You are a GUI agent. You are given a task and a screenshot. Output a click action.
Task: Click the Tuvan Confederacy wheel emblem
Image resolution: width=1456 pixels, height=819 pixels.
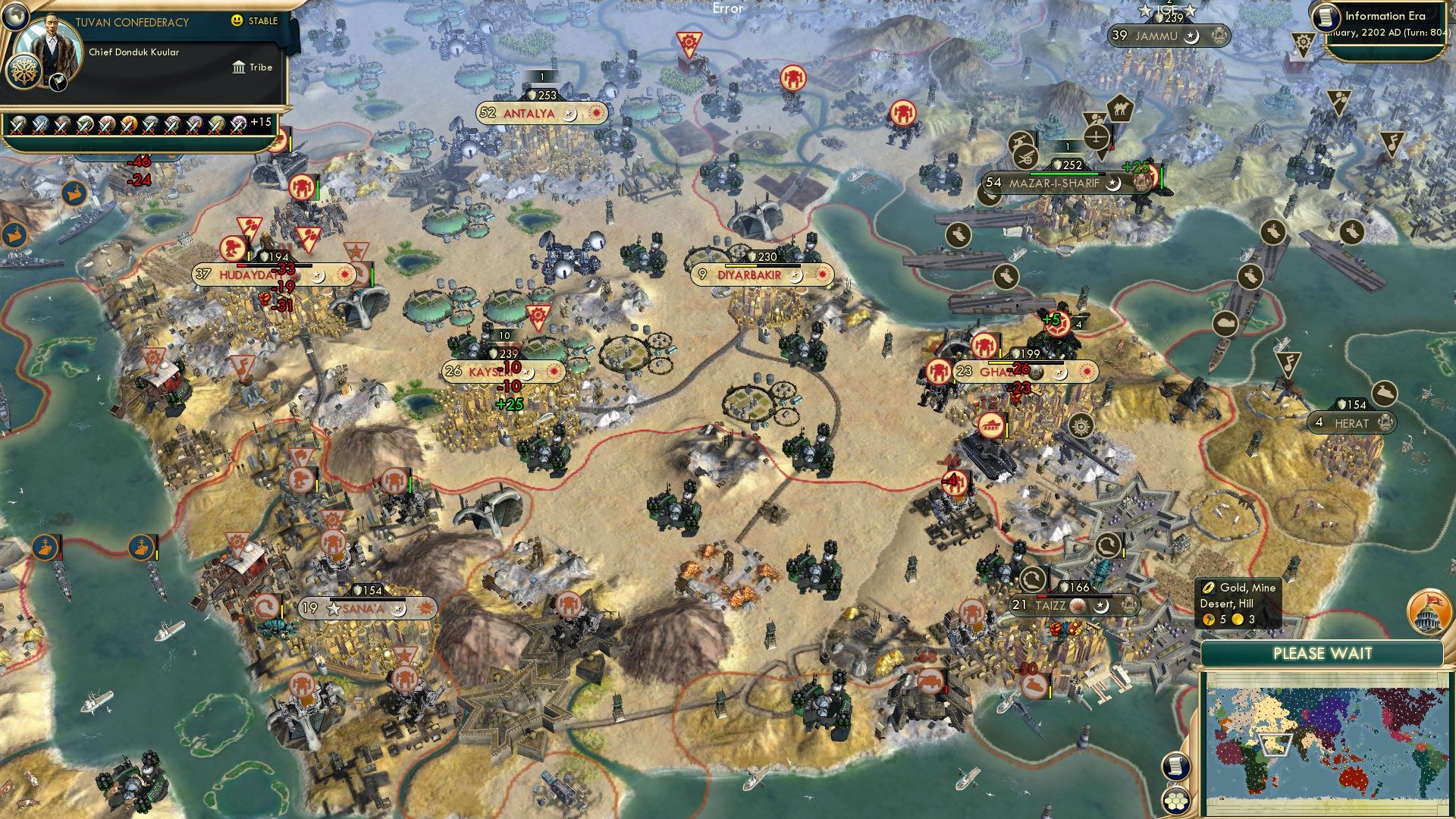(x=24, y=71)
